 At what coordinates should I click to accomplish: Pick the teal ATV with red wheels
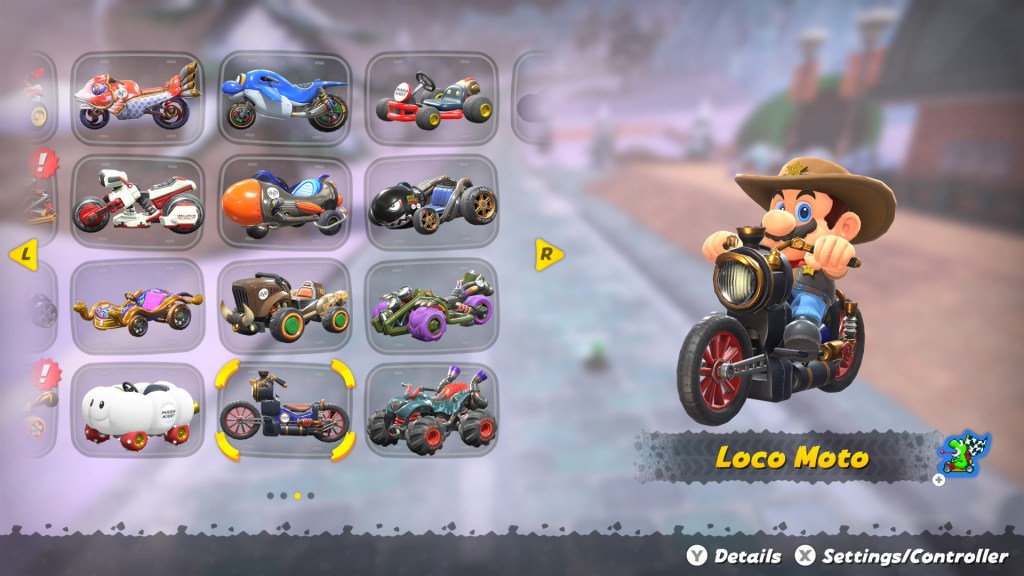click(x=431, y=410)
